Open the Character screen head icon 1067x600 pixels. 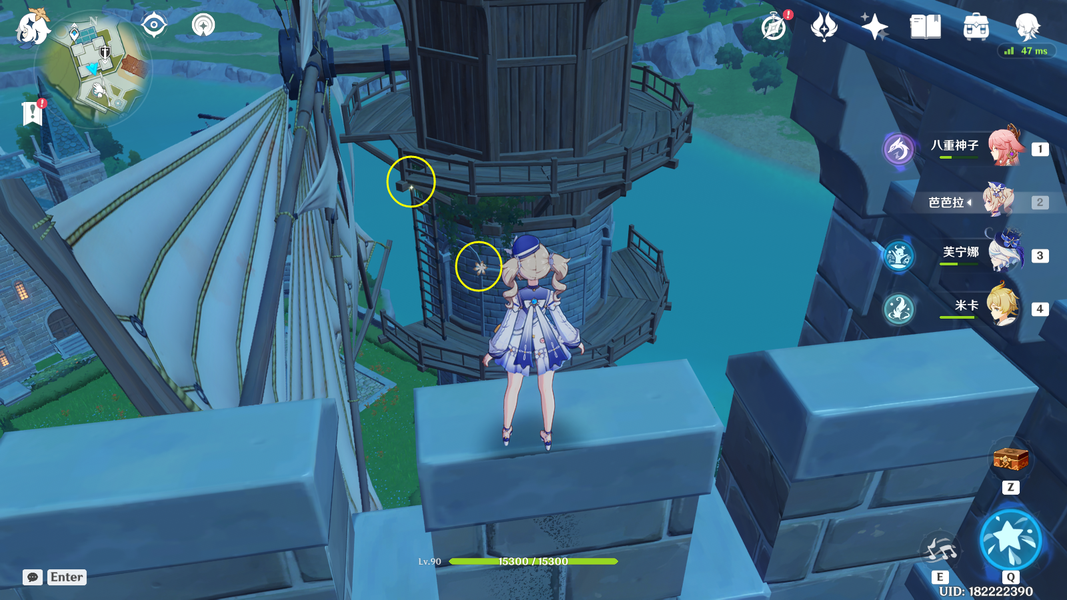(x=1027, y=27)
